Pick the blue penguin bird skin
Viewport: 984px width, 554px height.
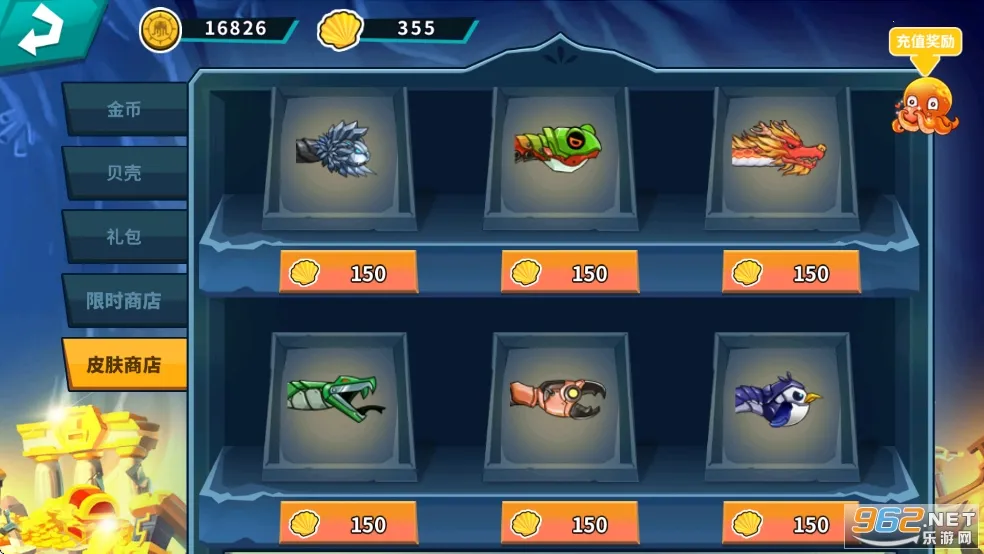[781, 400]
